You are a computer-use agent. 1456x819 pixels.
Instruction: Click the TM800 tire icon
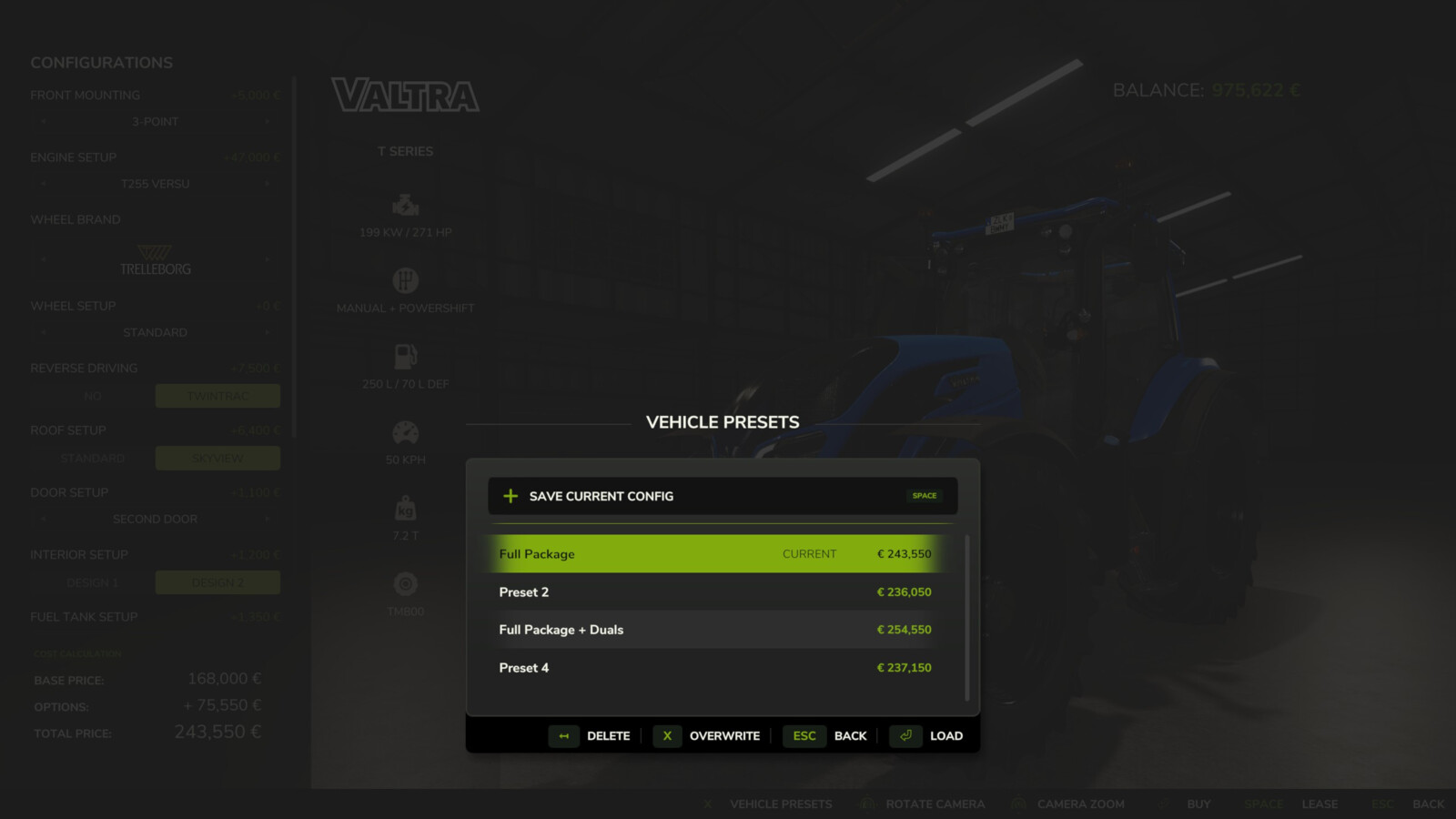click(x=405, y=582)
